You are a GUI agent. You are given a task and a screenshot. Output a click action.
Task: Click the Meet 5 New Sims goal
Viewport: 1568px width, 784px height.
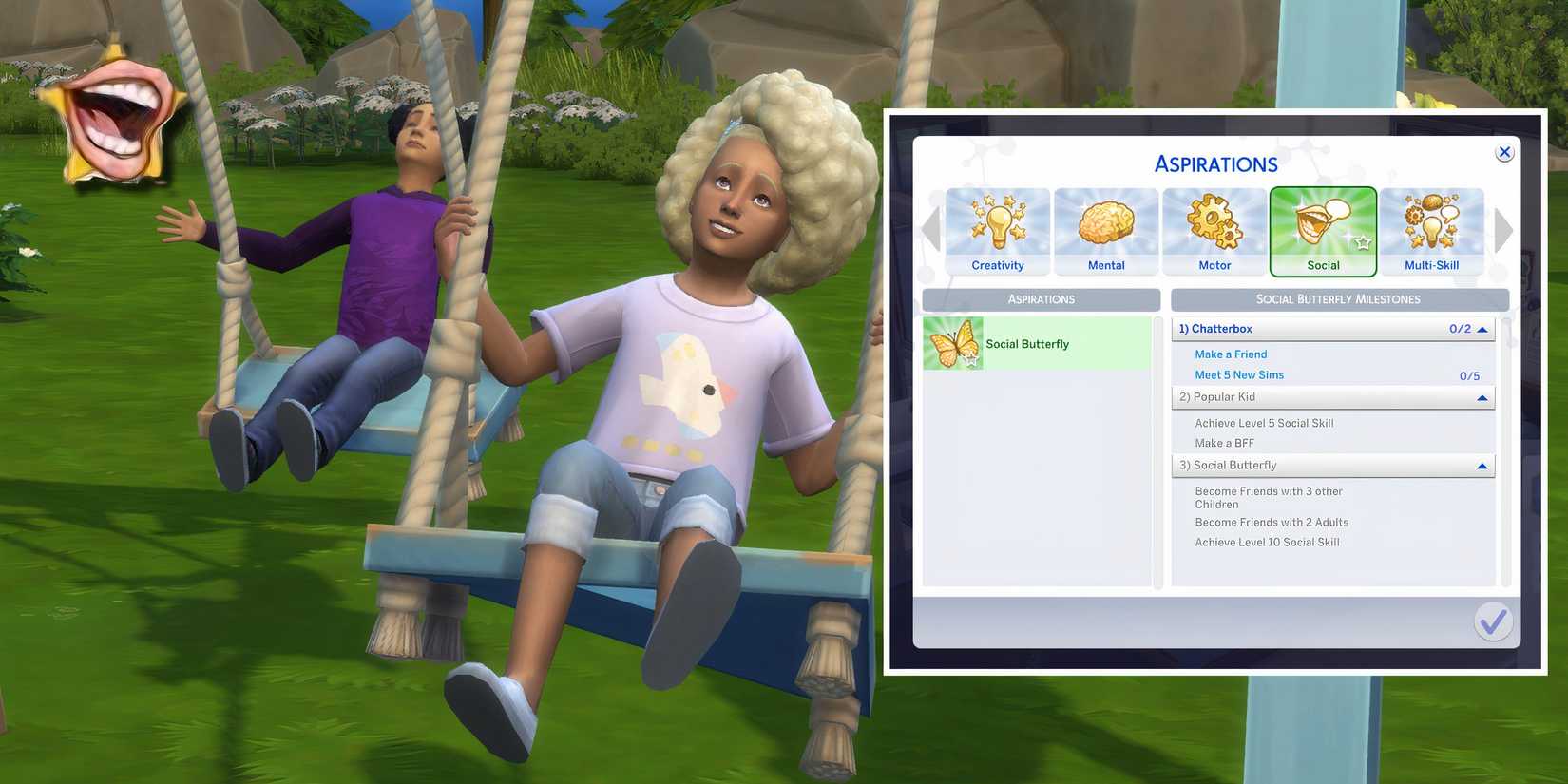(x=1238, y=374)
